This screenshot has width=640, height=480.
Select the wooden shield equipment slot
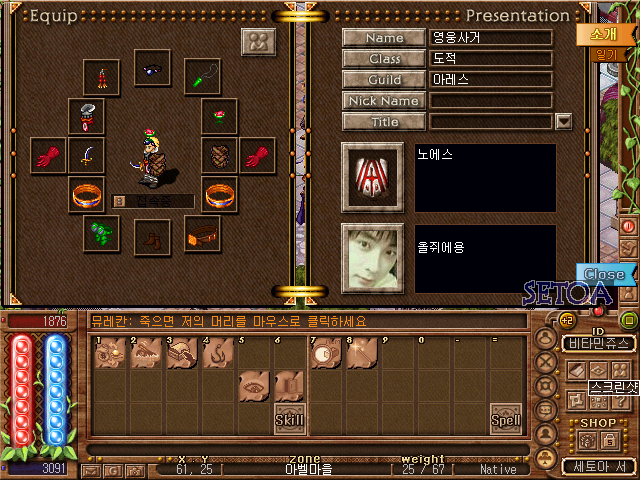click(x=220, y=155)
